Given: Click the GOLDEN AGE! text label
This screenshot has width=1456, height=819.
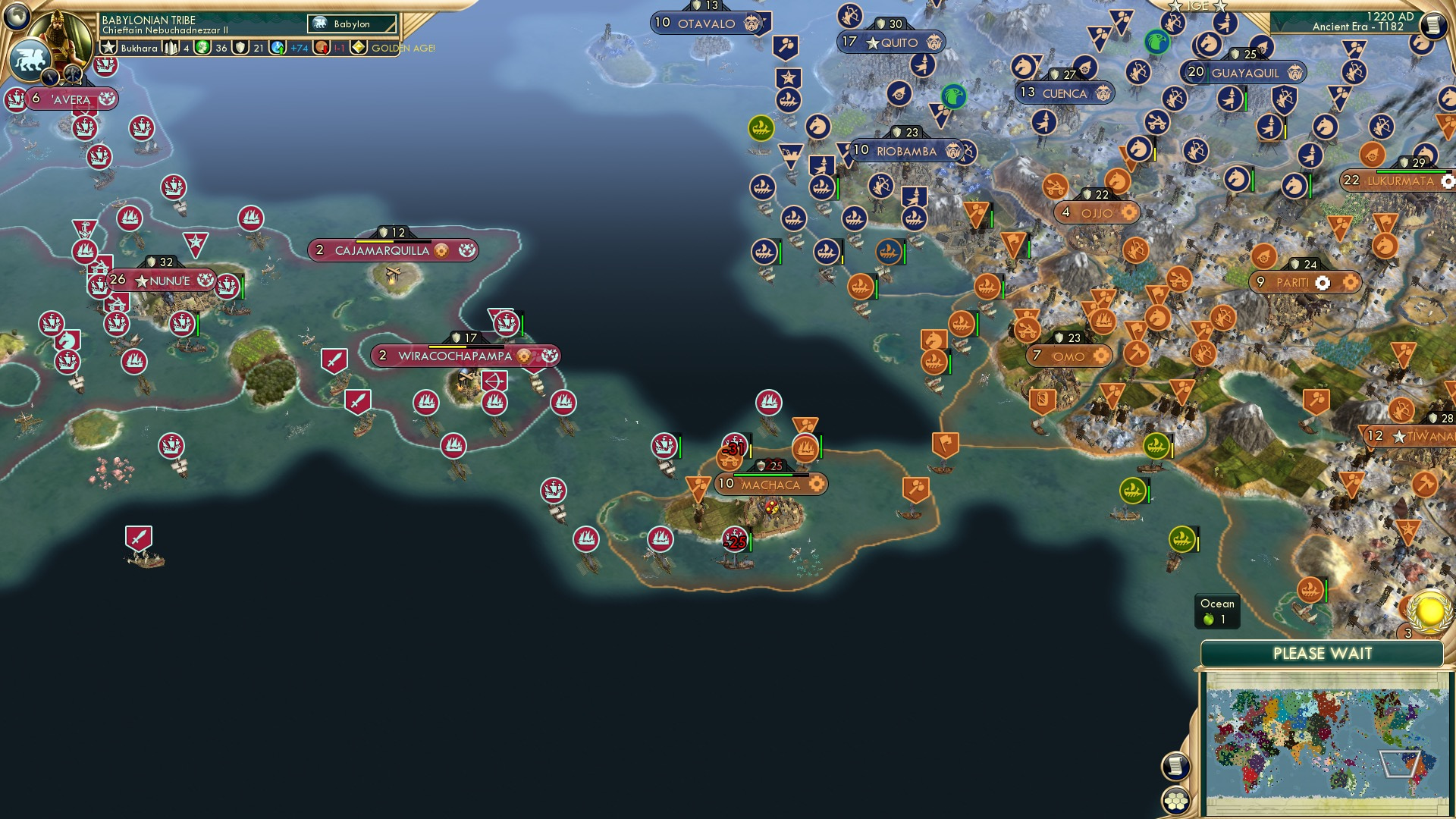Looking at the screenshot, I should click(402, 48).
